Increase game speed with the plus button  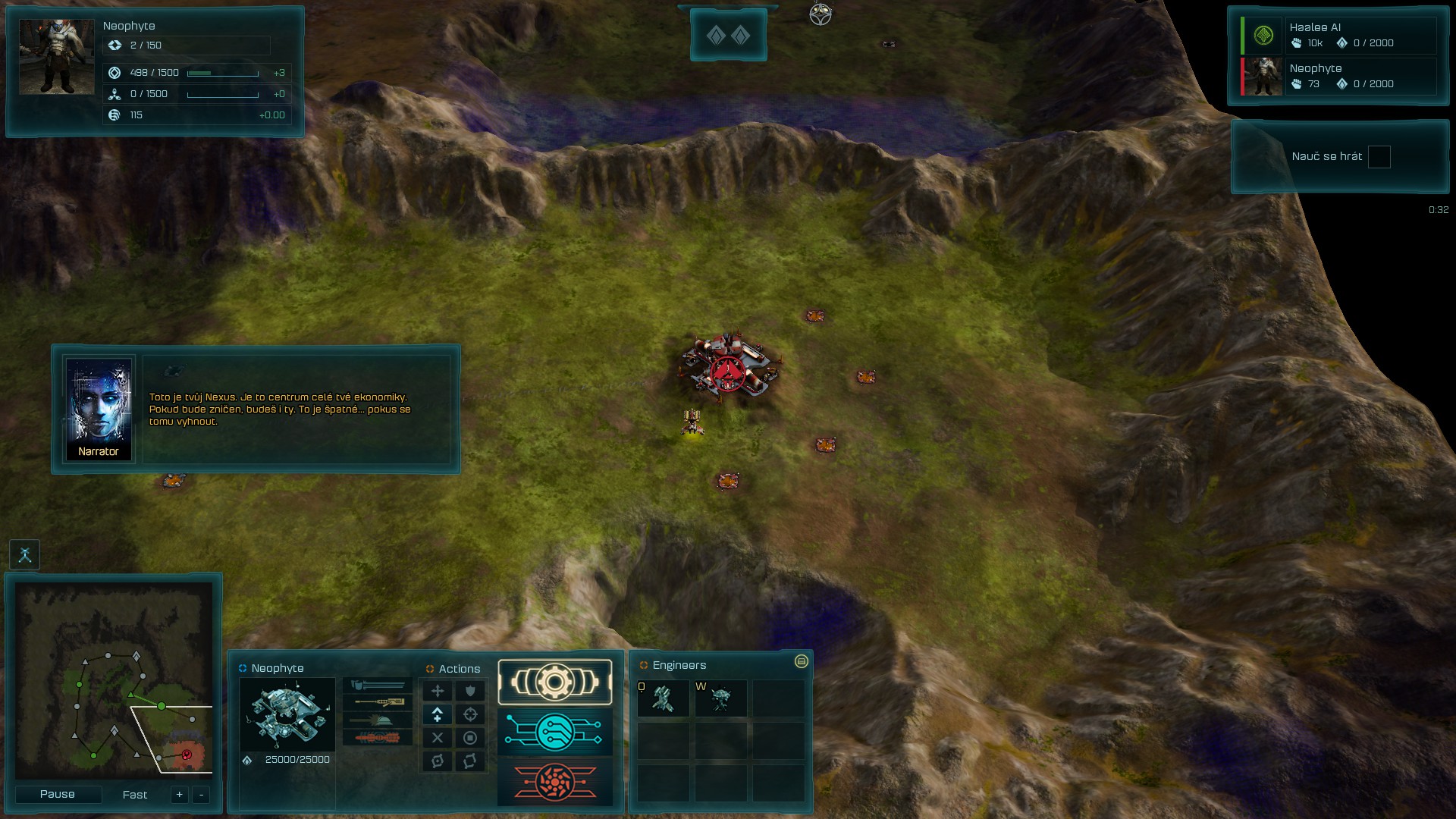pyautogui.click(x=179, y=795)
